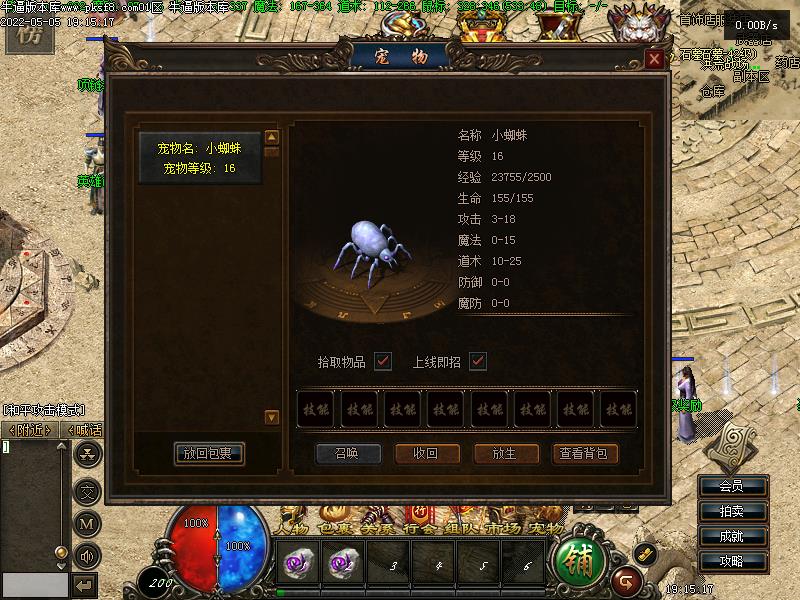Switch chat to the 附近 (Nearby) channel

click(30, 430)
